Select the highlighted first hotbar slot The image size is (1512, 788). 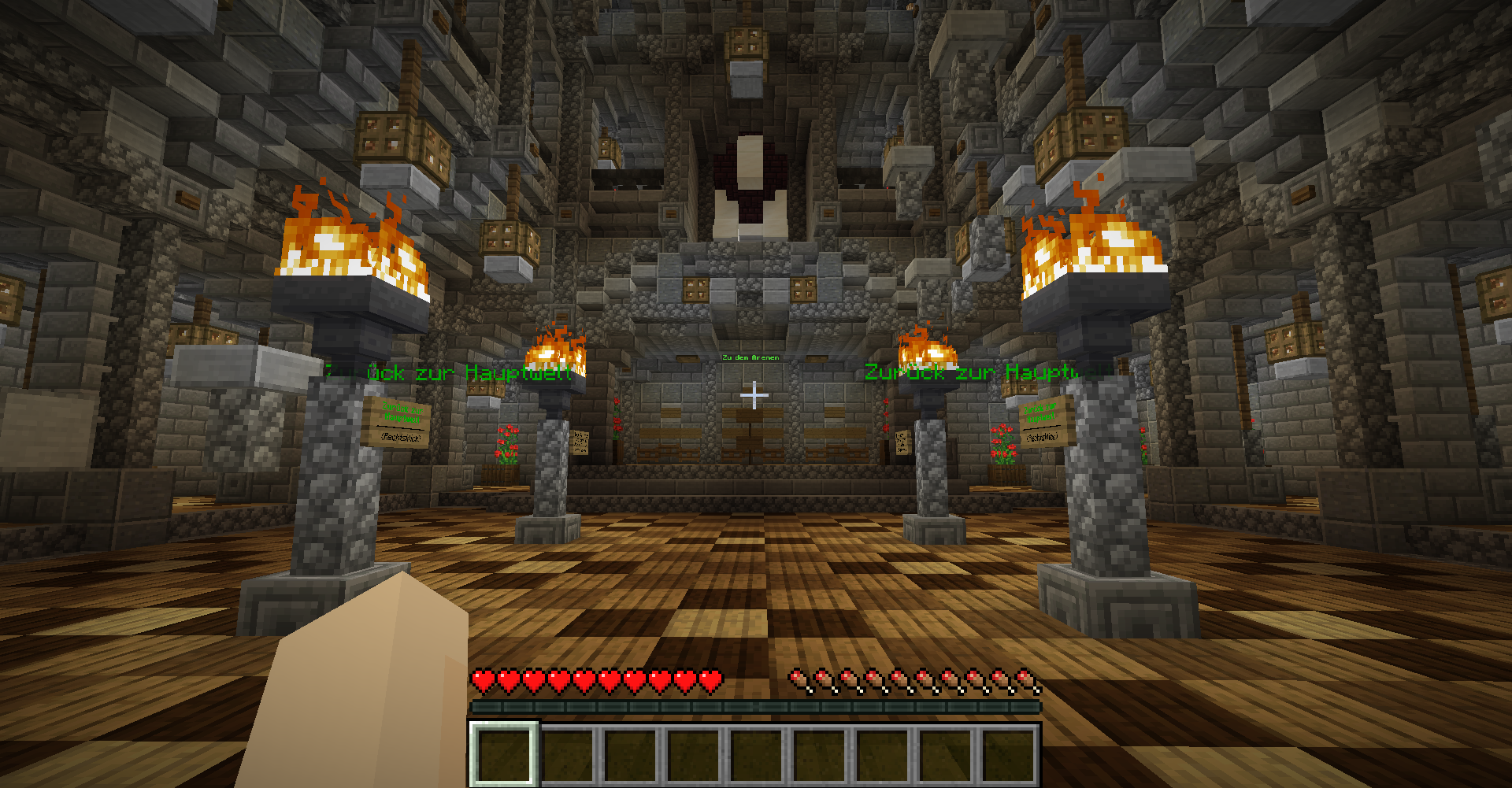[x=504, y=754]
